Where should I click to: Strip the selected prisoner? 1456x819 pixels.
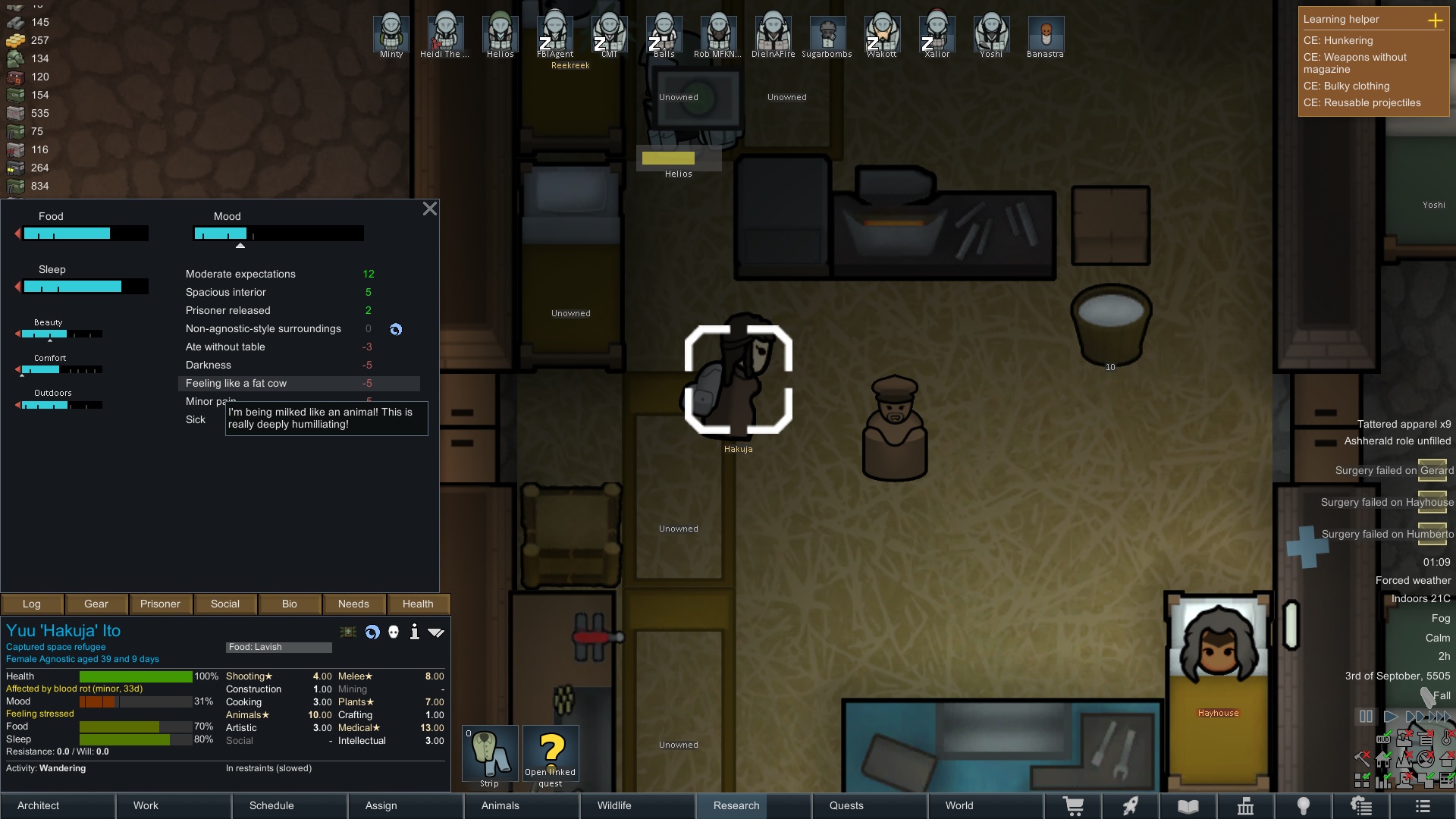pos(490,755)
